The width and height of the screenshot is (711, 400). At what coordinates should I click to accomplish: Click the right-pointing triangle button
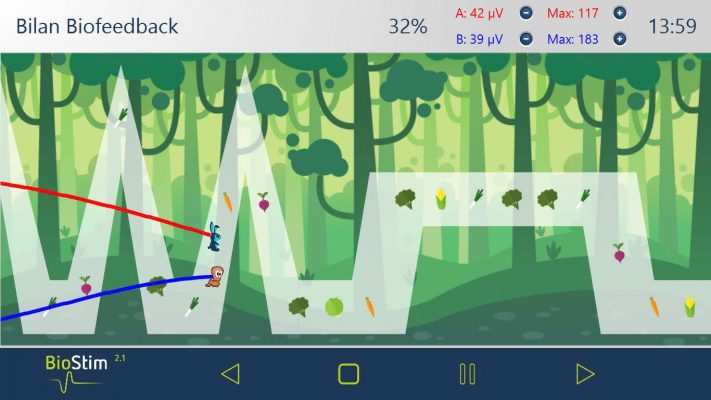tap(585, 374)
